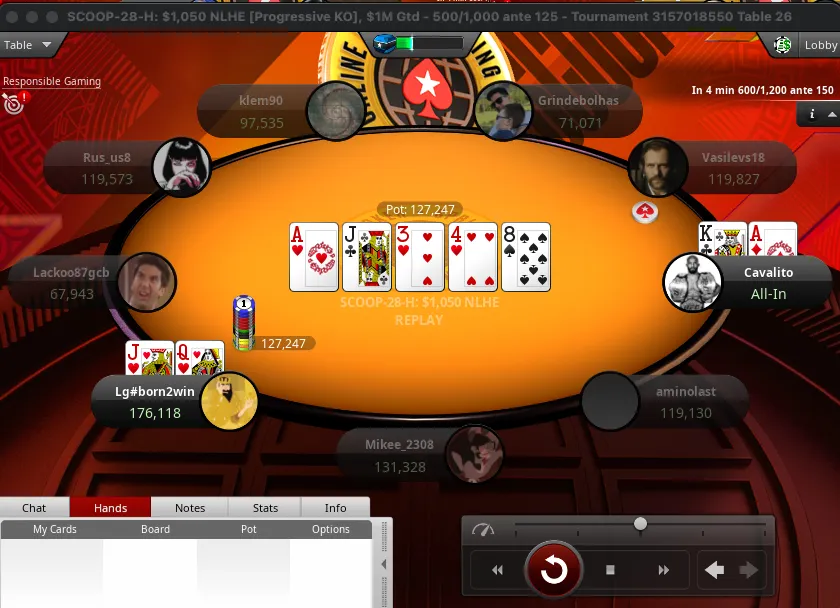Show the Stats tab

pos(265,508)
